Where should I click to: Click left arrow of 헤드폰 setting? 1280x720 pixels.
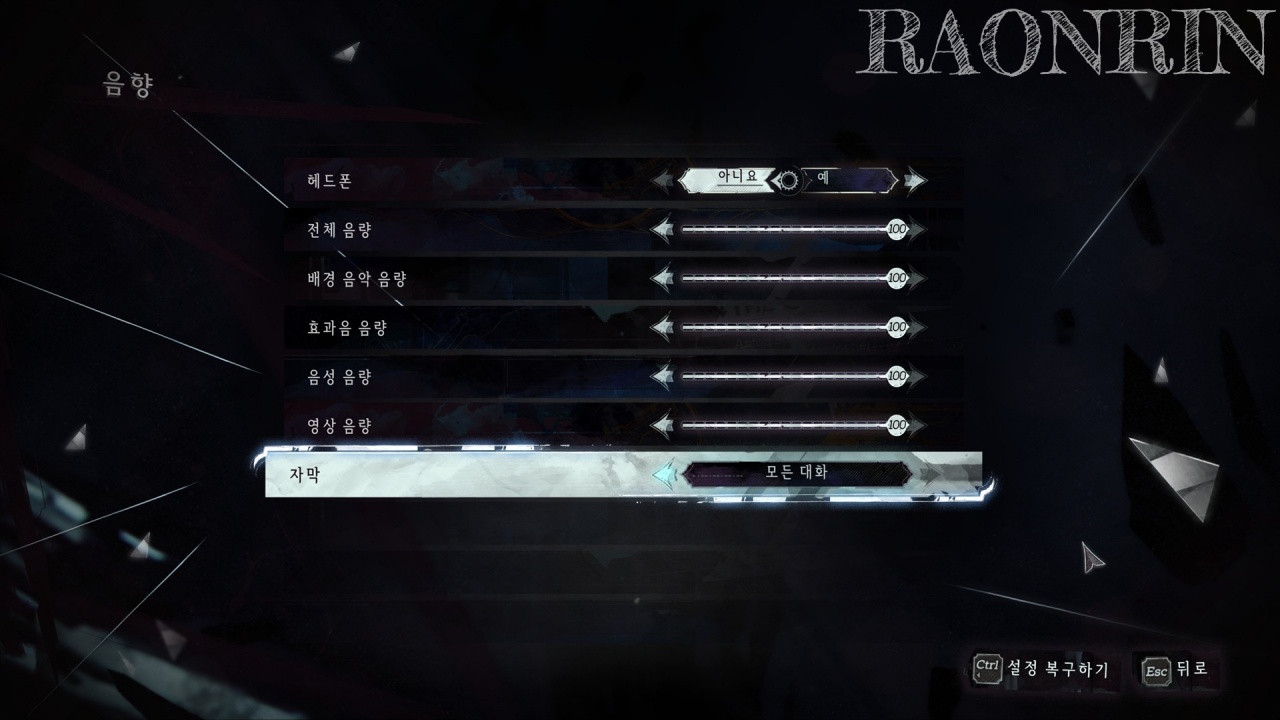point(664,181)
